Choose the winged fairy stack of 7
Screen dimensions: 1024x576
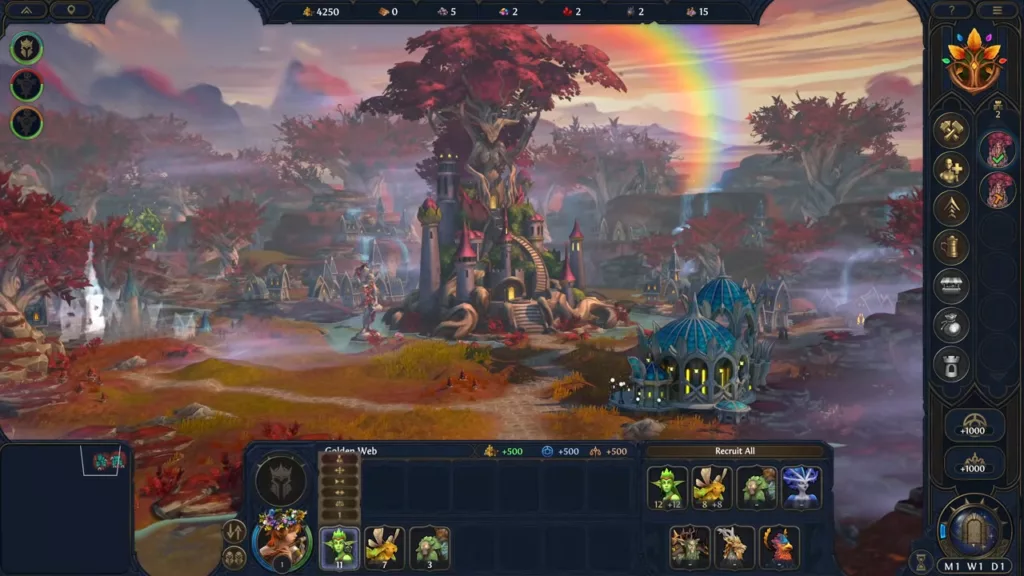(384, 547)
